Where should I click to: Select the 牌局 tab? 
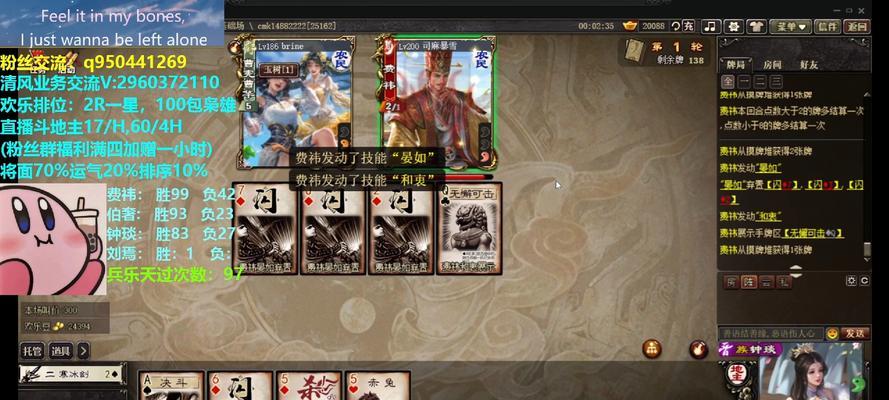tap(736, 65)
